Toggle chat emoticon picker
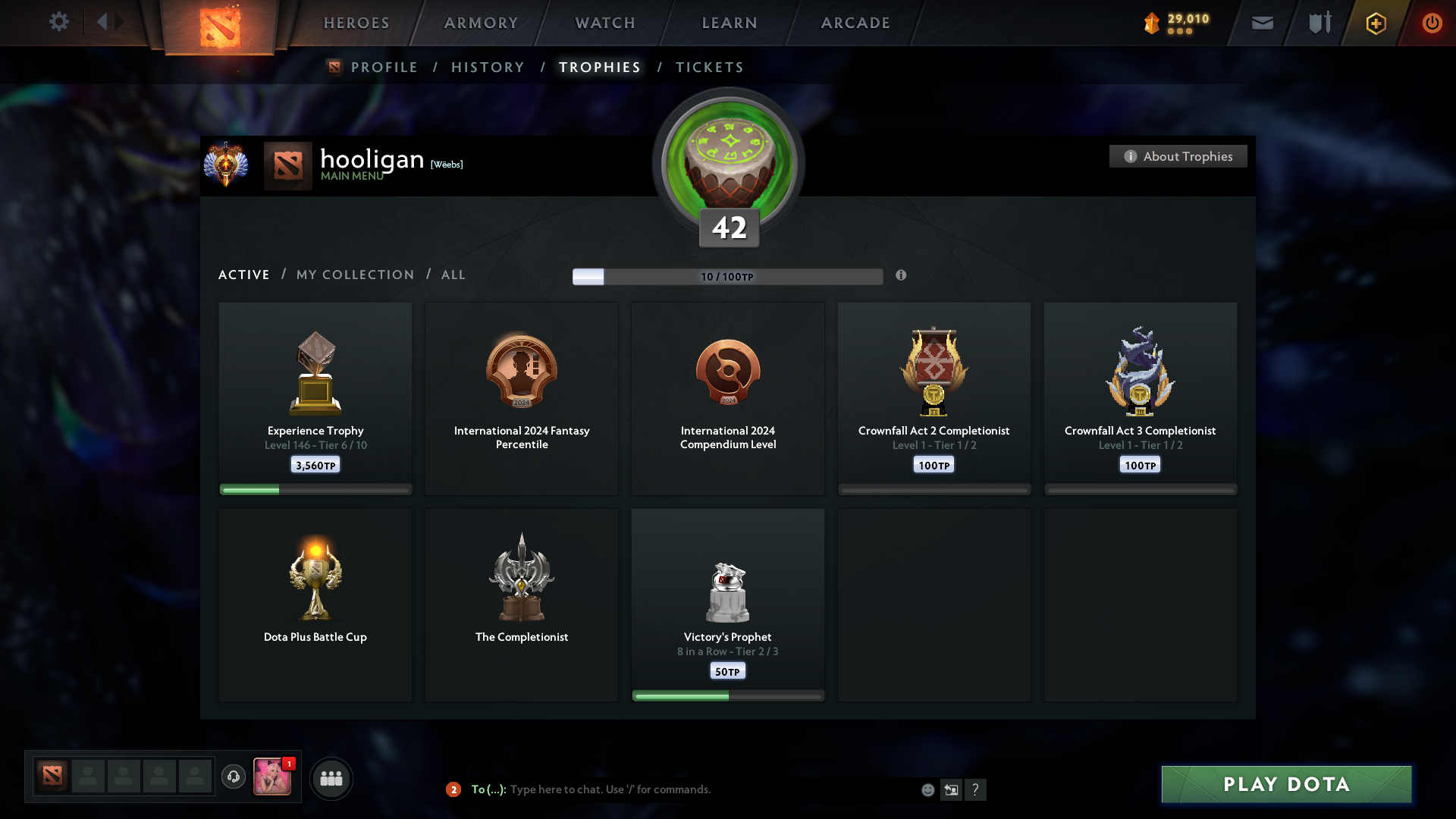Image resolution: width=1456 pixels, height=819 pixels. [927, 789]
